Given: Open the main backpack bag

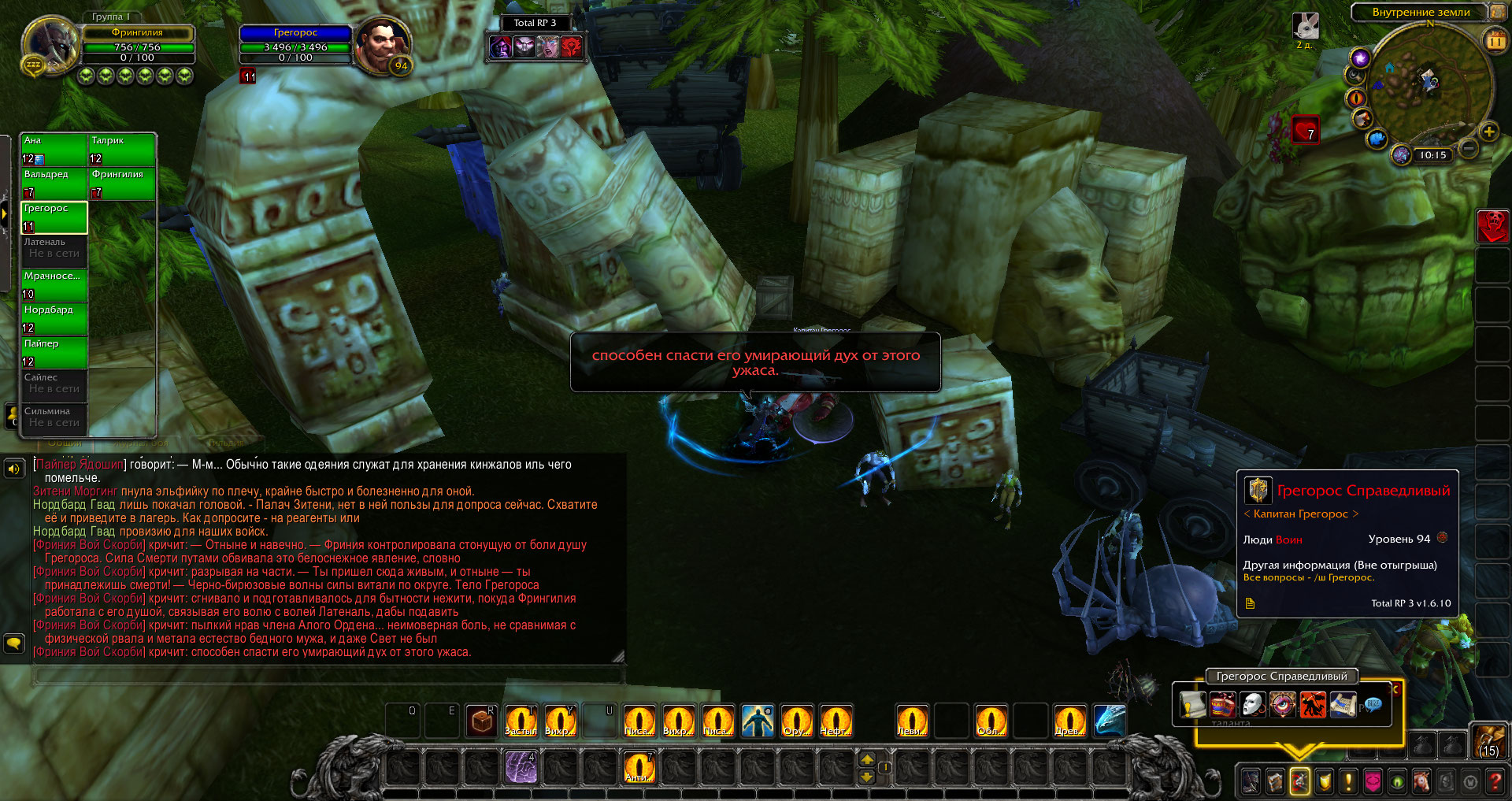Looking at the screenshot, I should point(1488,742).
